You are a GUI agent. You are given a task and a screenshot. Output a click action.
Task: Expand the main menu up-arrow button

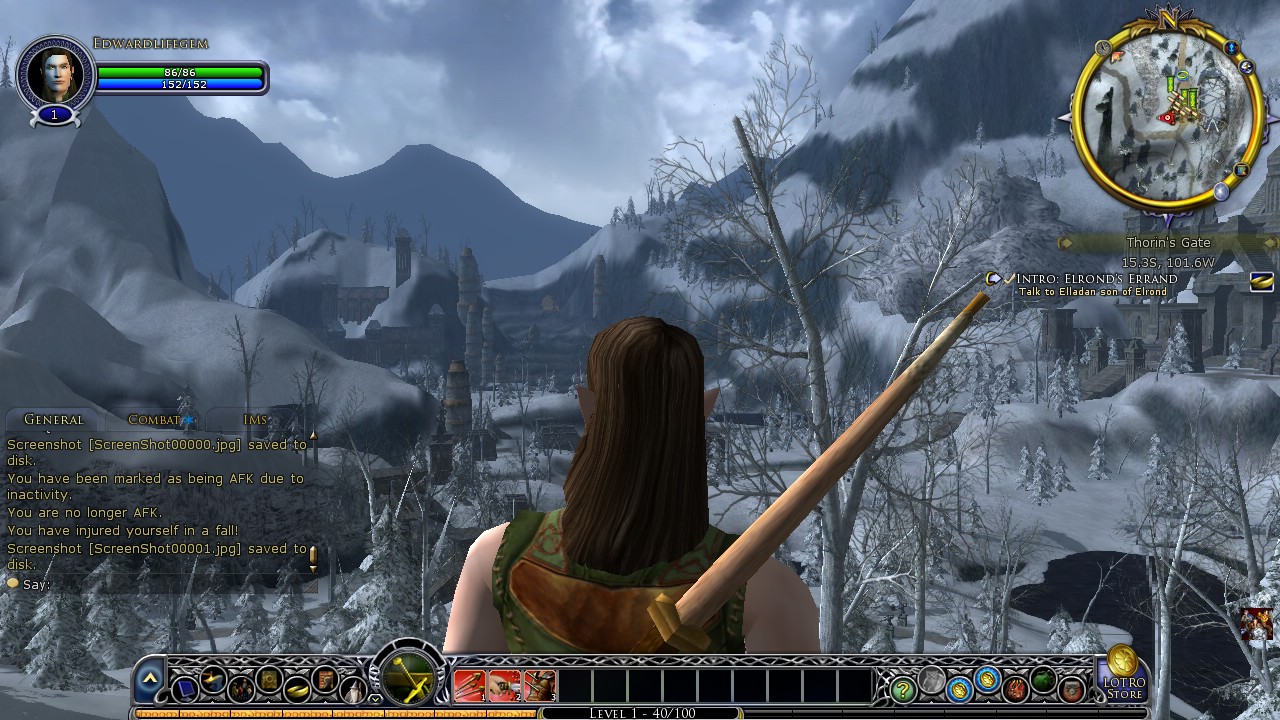(x=149, y=678)
